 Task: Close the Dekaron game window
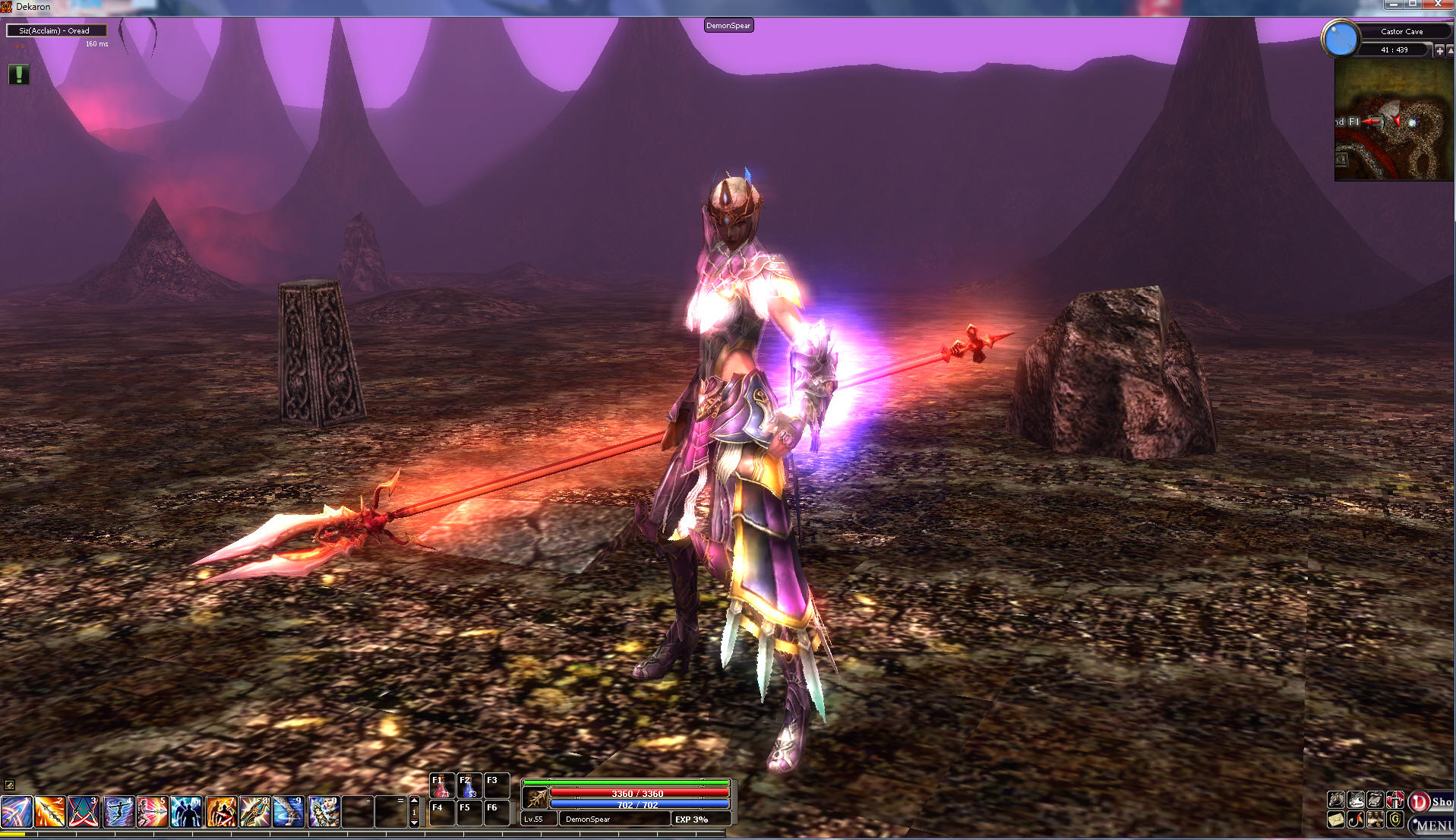tap(1438, 5)
